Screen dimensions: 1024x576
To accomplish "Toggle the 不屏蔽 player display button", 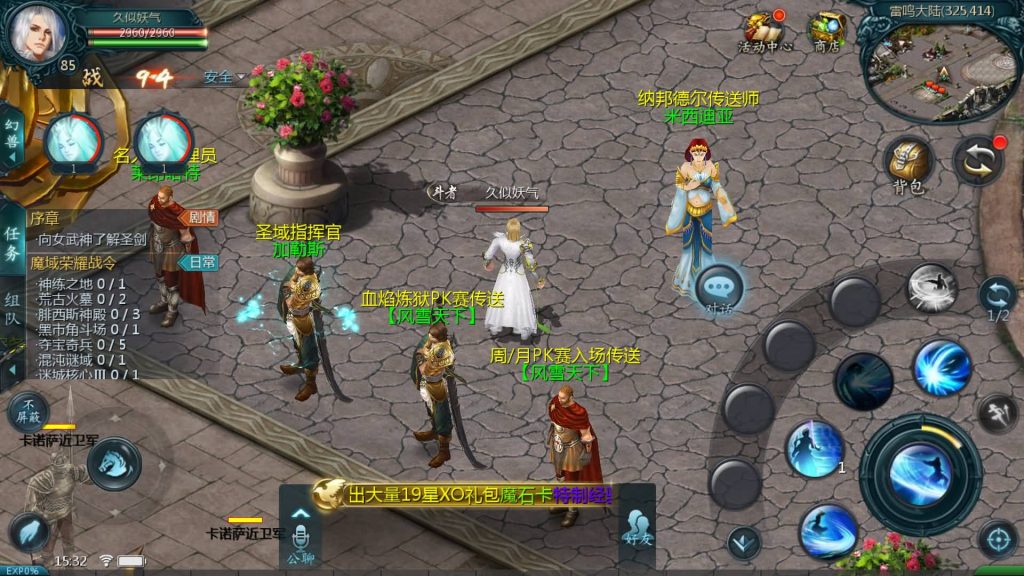I will click(29, 411).
